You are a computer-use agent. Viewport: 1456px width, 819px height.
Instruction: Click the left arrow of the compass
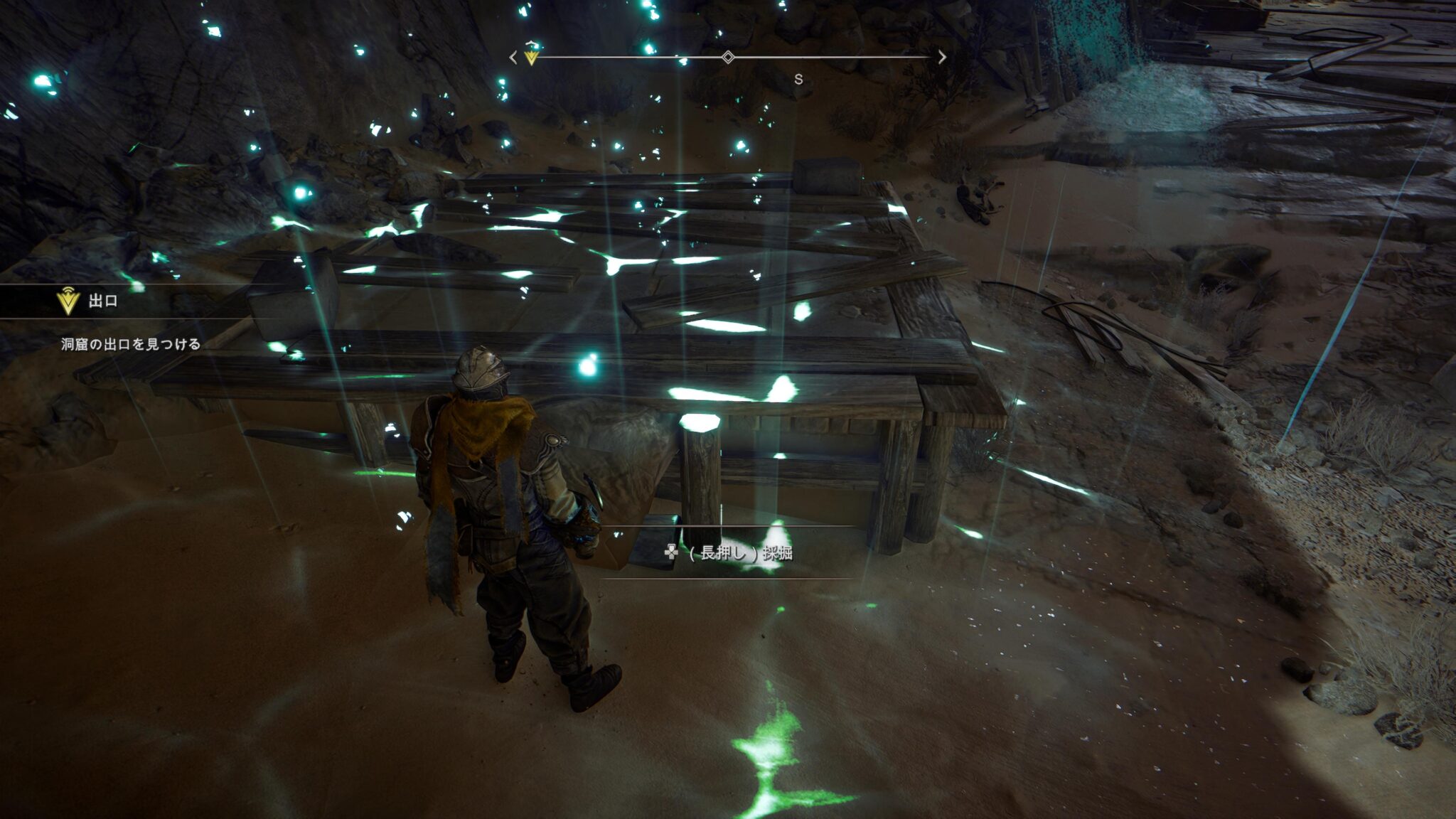click(513, 58)
